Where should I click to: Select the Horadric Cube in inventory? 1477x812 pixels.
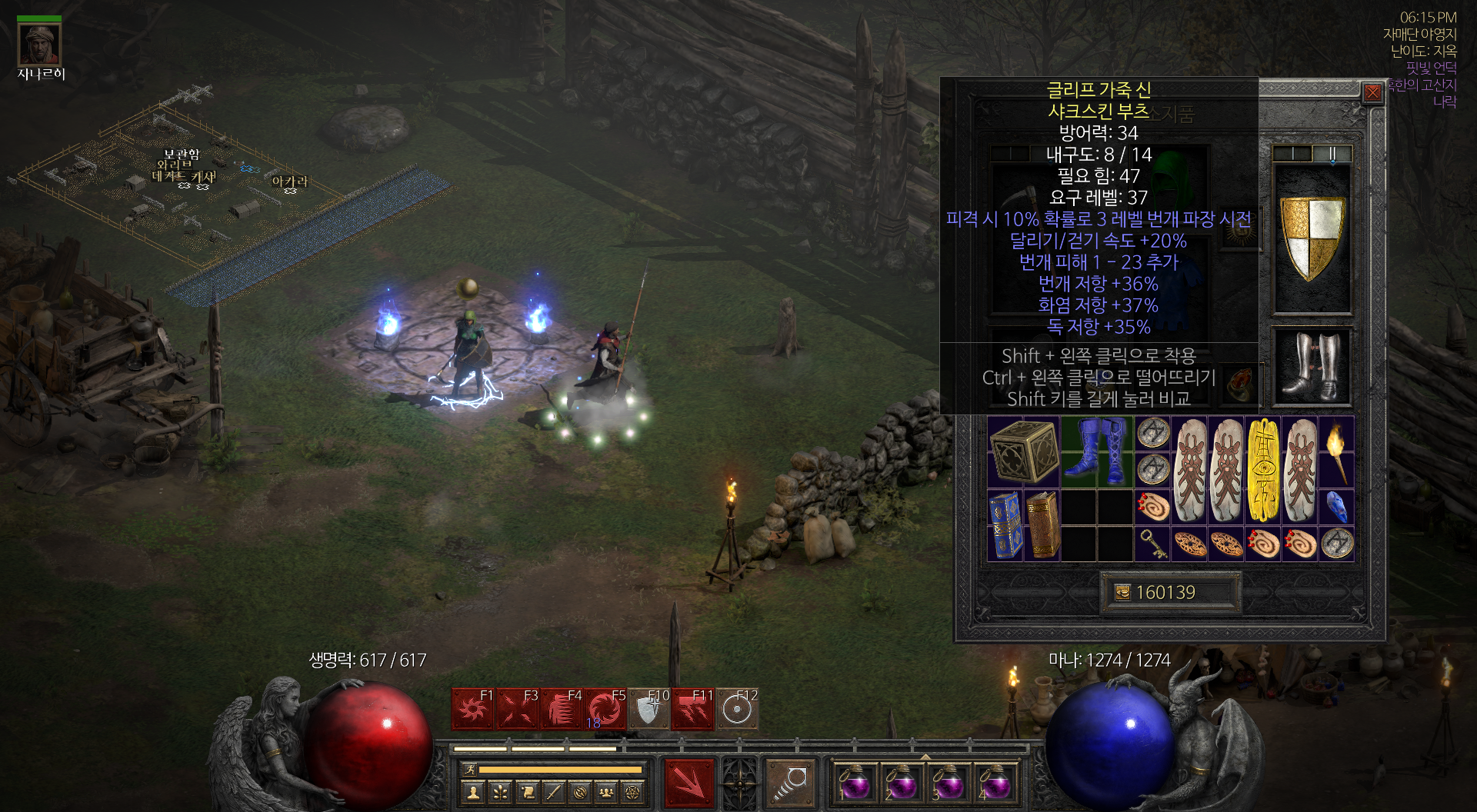point(1023,452)
